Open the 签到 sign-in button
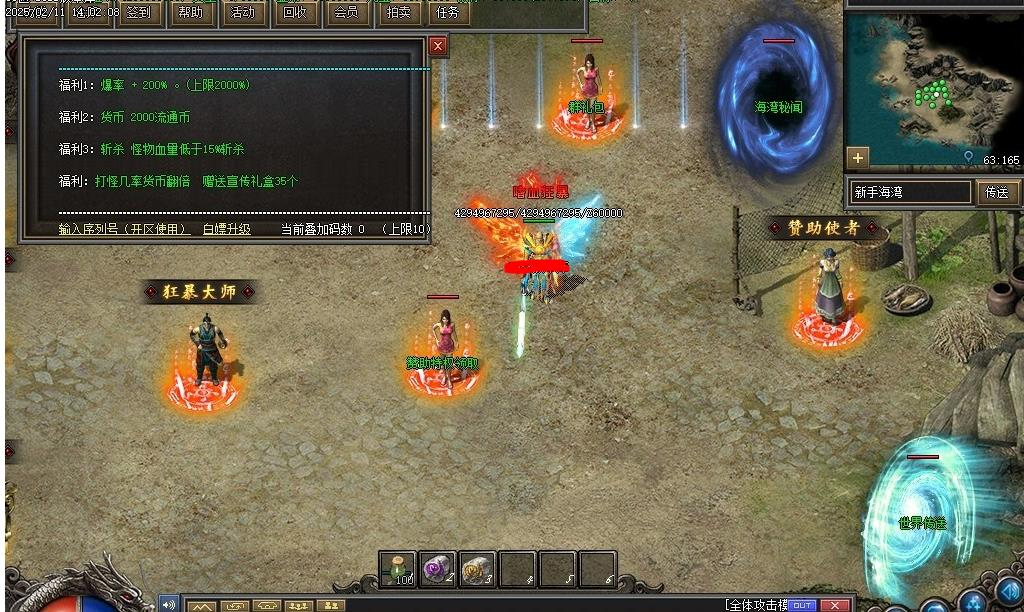1024x612 pixels. [x=139, y=13]
